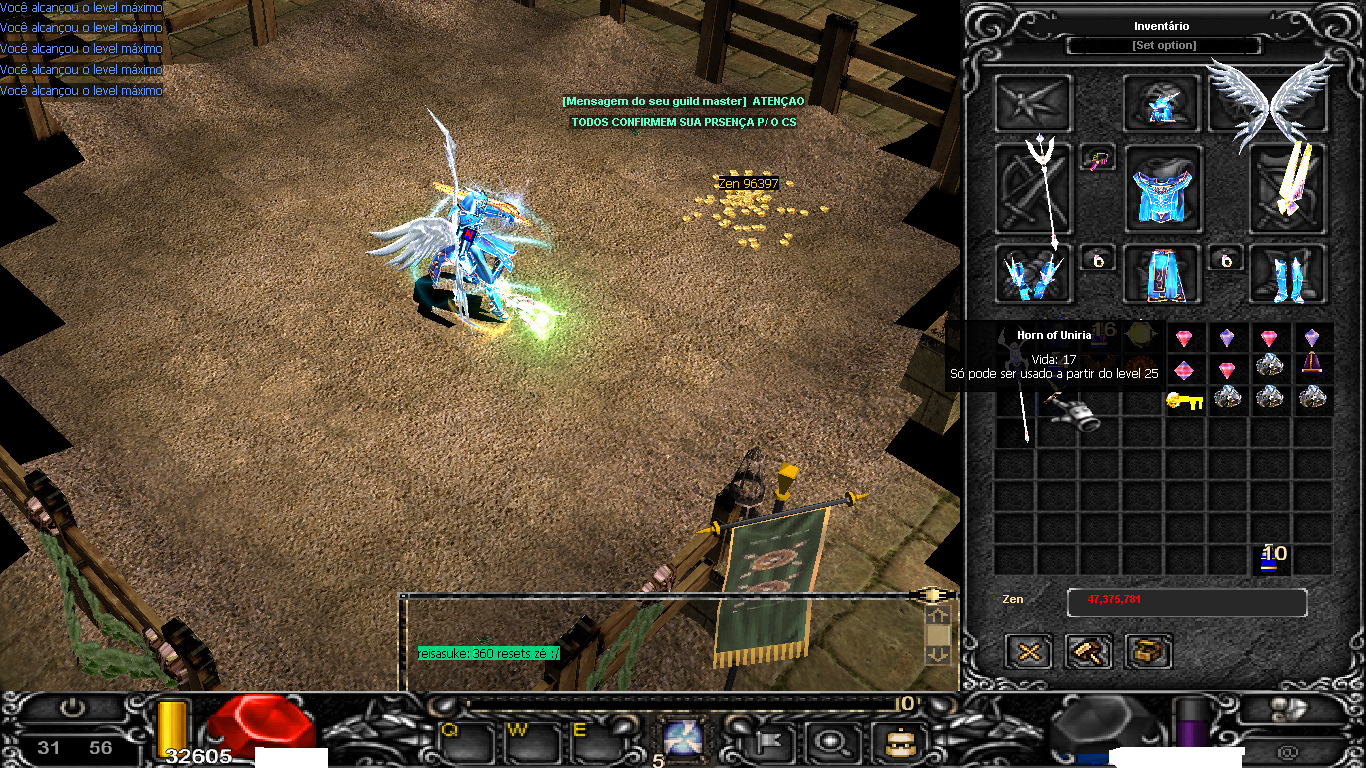Choose the equipped blue gloves

1034,274
